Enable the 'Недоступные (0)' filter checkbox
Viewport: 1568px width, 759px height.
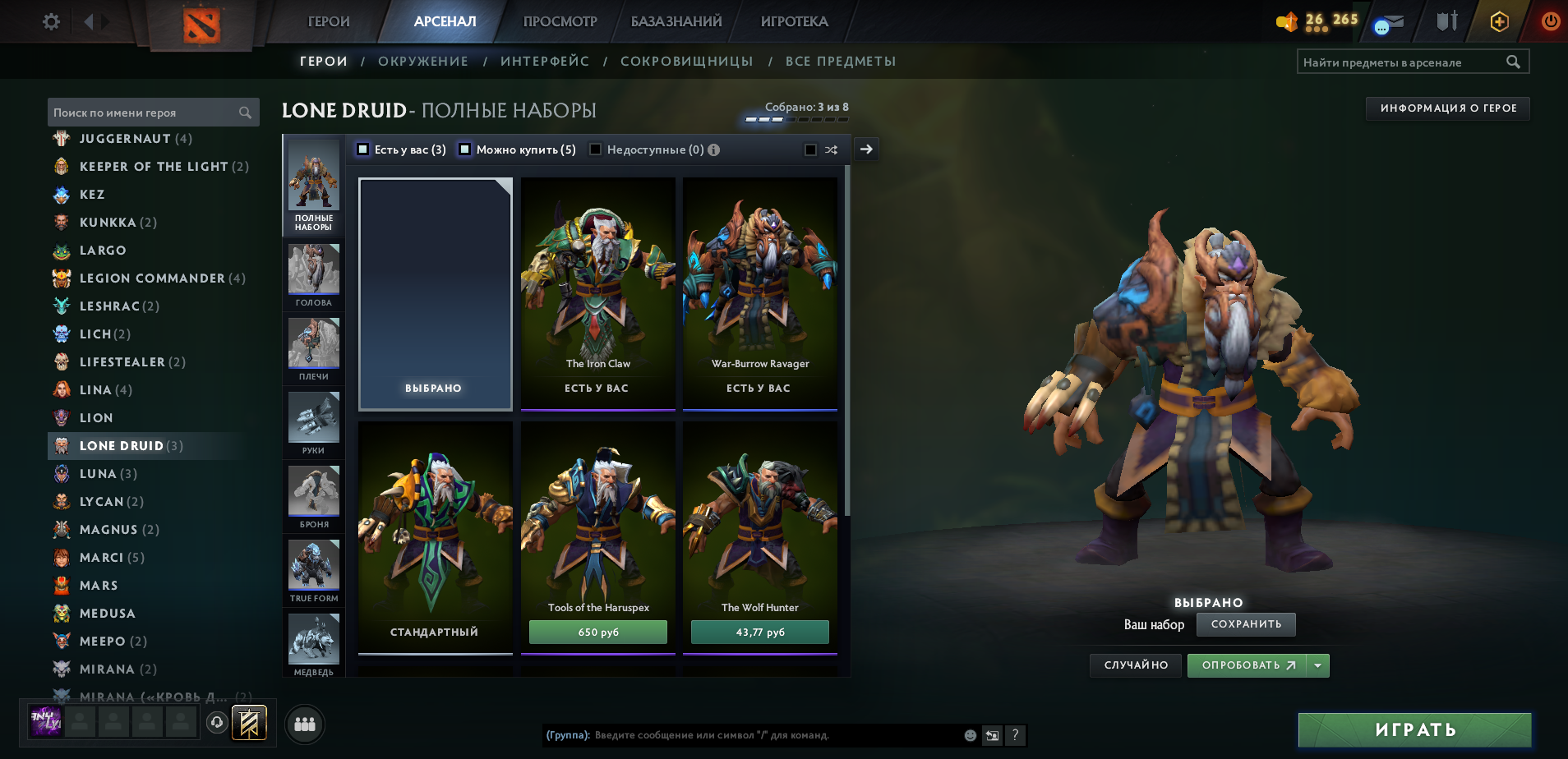point(597,149)
